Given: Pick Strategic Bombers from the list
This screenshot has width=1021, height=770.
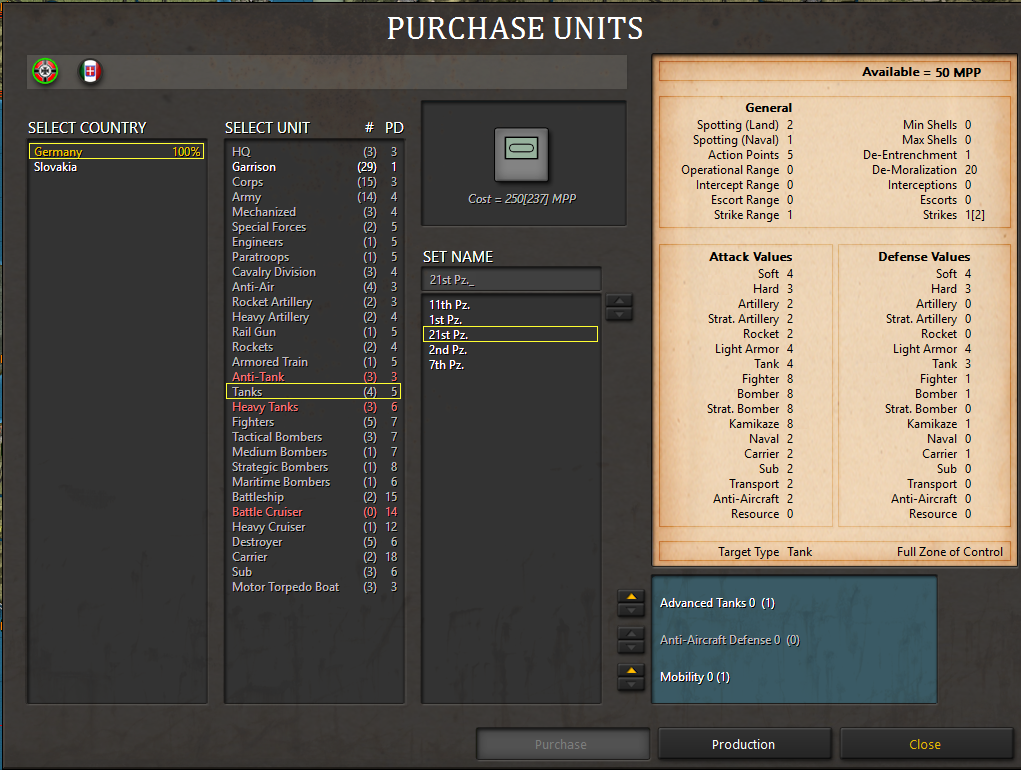Looking at the screenshot, I should 280,467.
